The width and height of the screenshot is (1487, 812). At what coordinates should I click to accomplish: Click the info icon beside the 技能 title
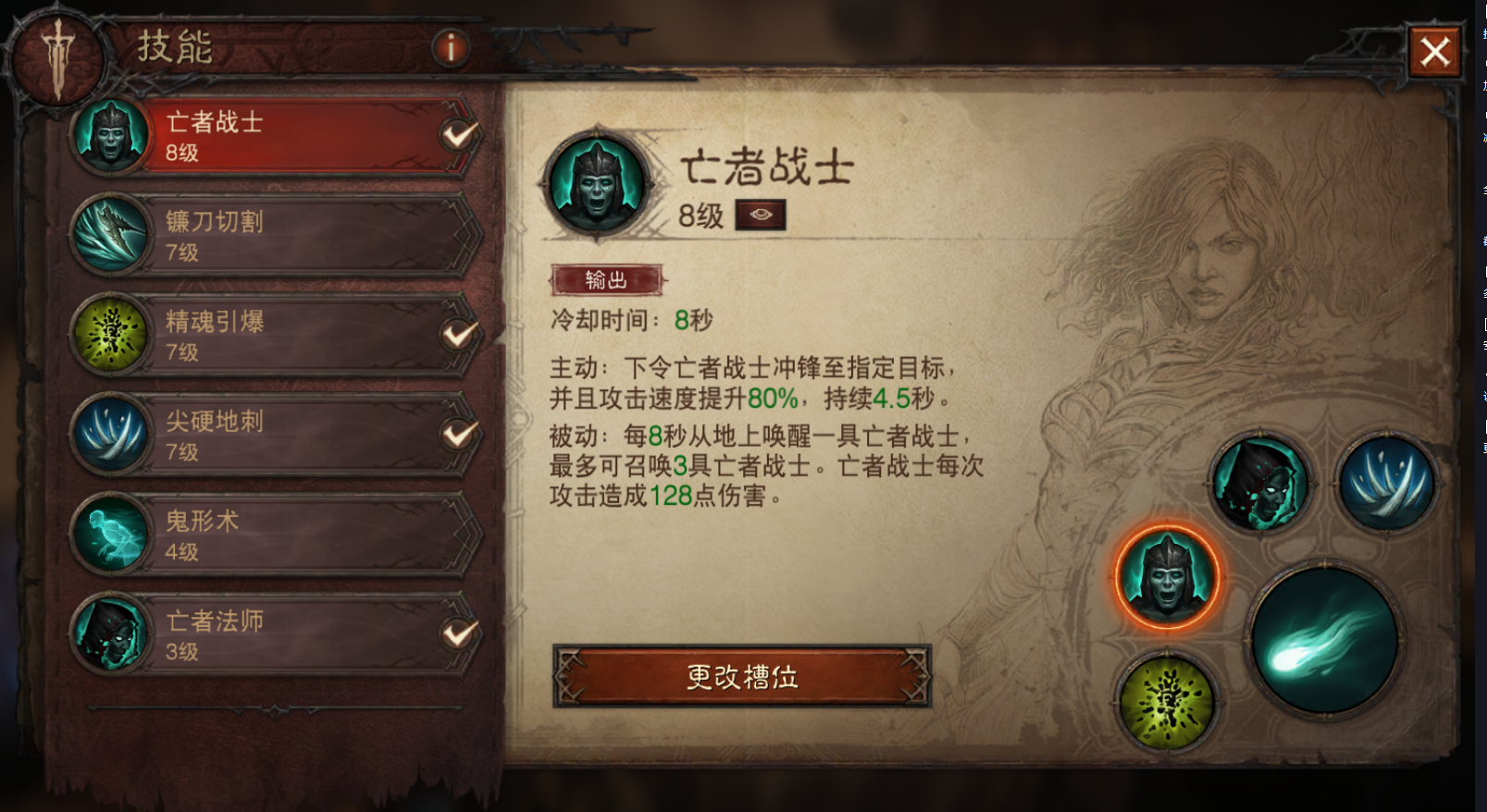coord(451,49)
